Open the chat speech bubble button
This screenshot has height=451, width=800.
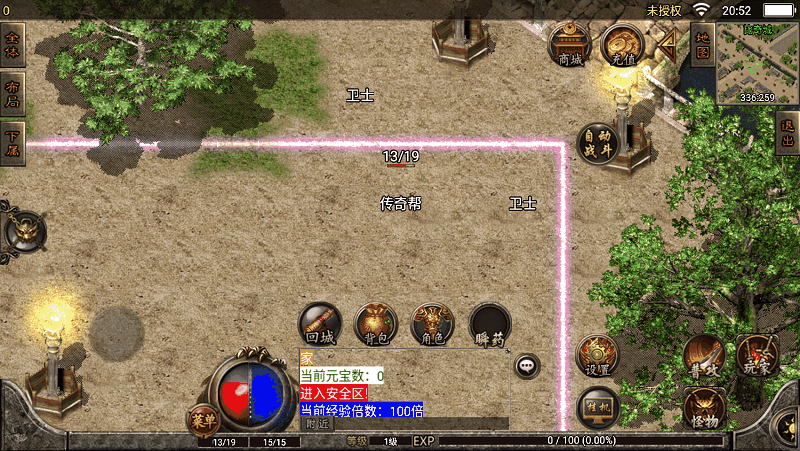528,366
